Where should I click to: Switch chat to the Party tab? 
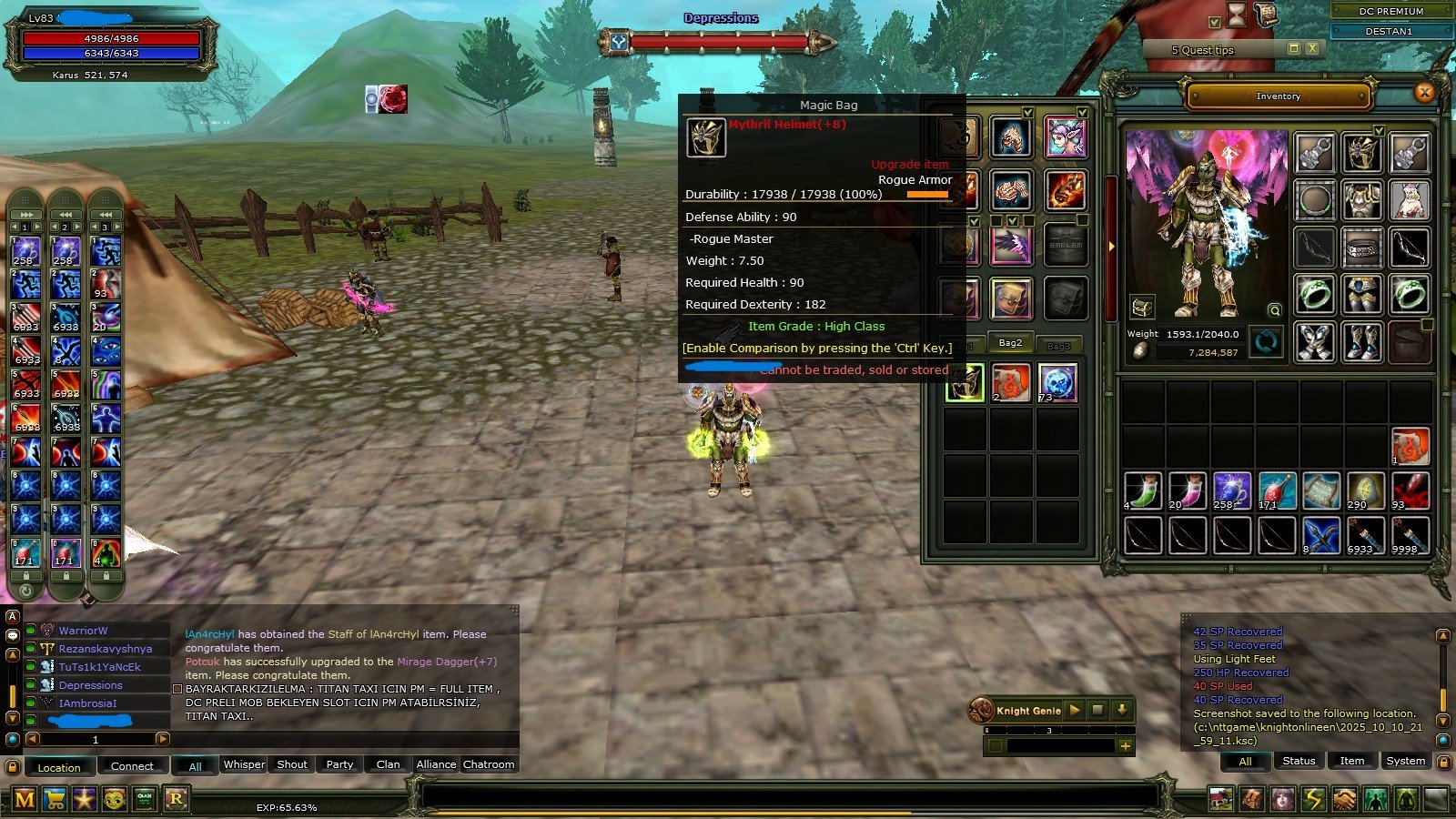(339, 764)
